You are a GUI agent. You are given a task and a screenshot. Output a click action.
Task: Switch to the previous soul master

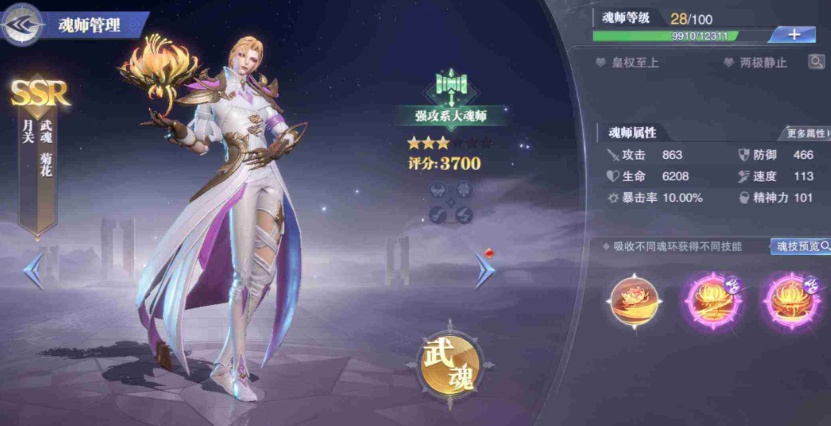coord(33,270)
